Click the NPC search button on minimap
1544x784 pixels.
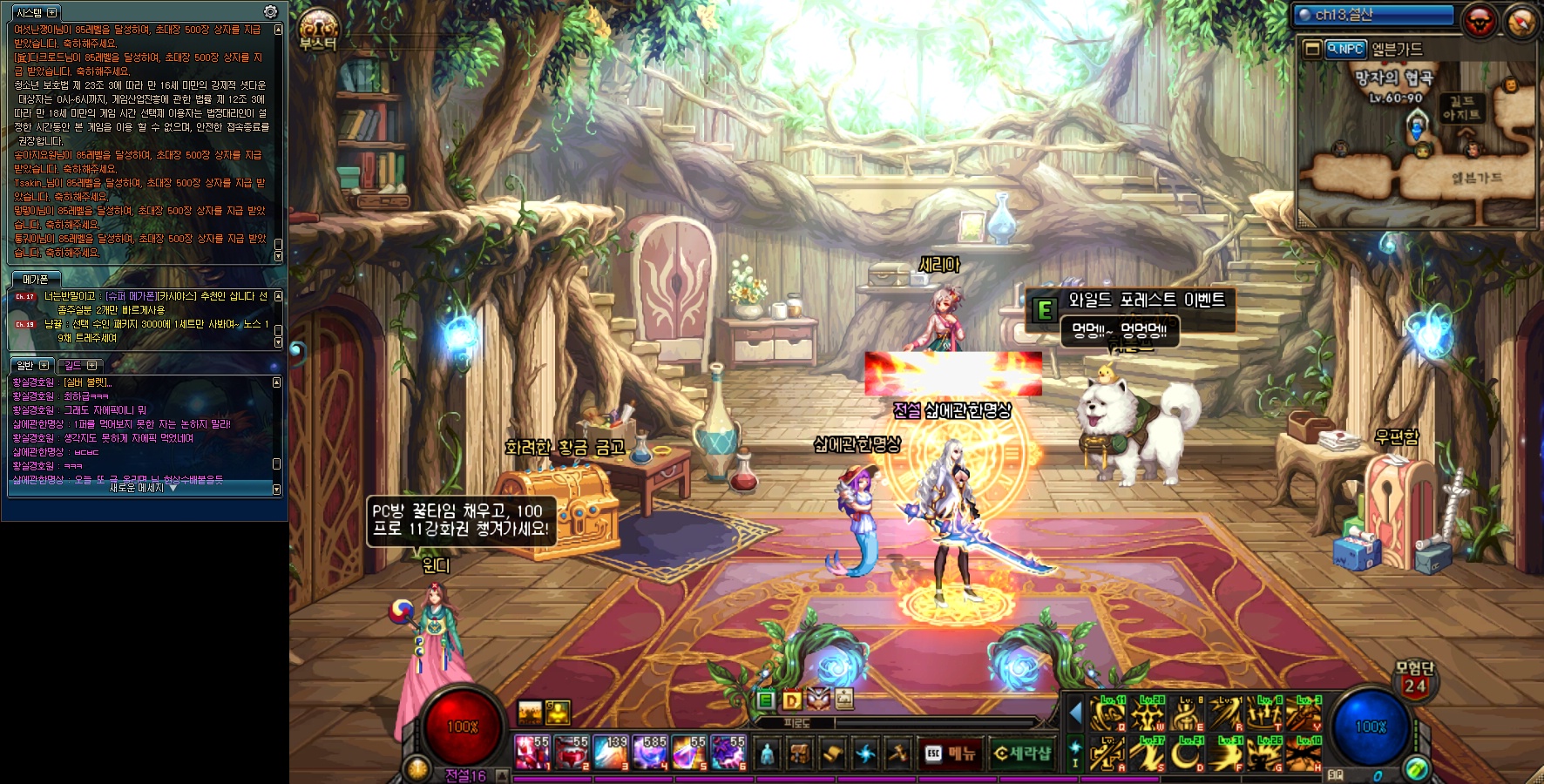(1345, 50)
